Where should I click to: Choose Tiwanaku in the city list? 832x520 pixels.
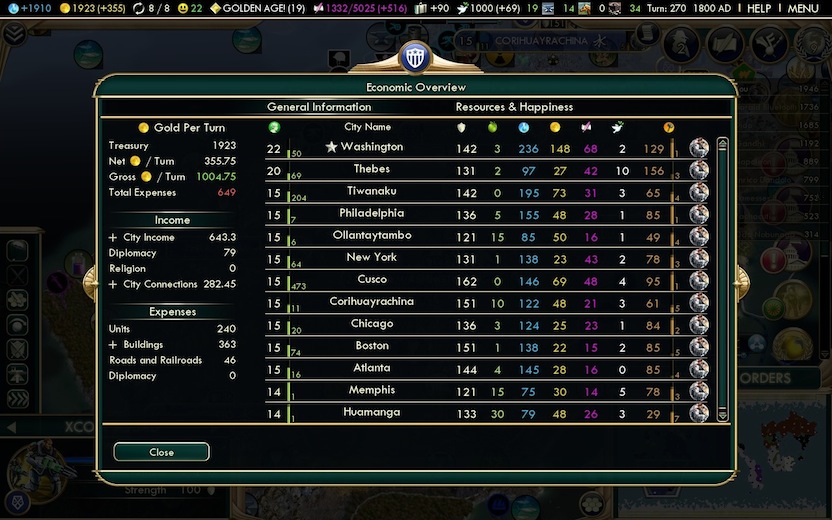371,191
